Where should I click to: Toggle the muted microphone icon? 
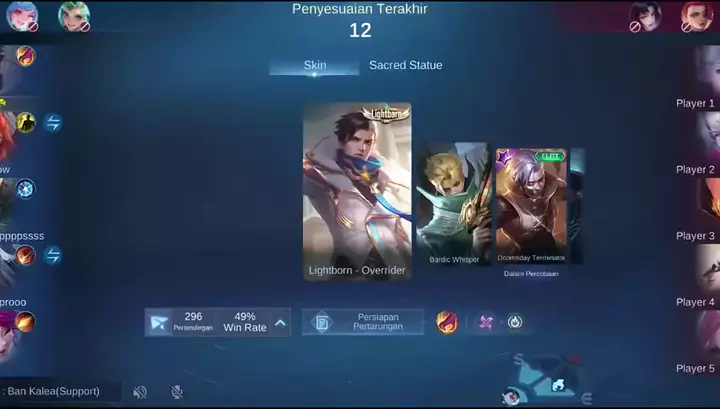[x=176, y=392]
